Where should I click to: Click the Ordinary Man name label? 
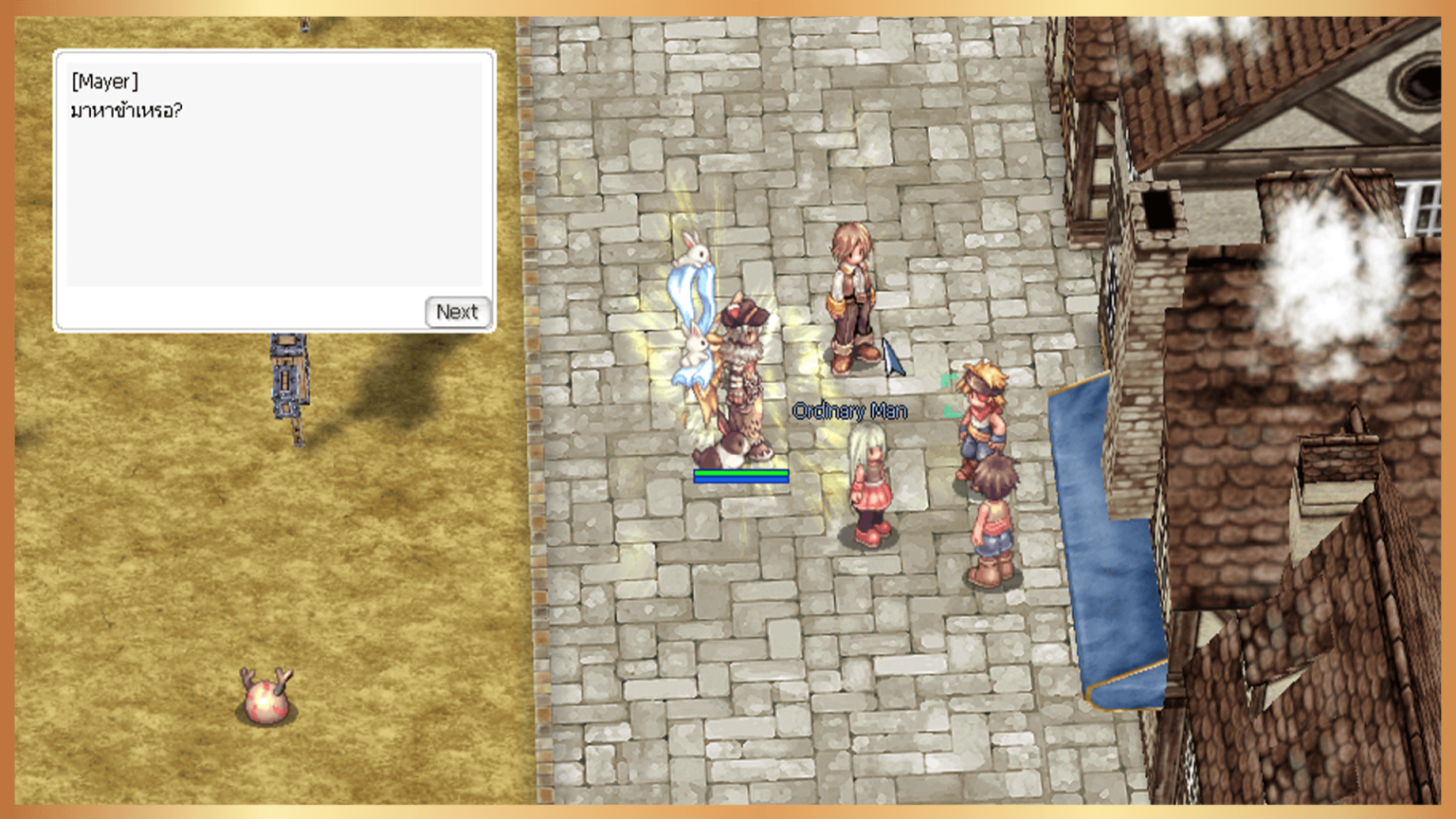click(850, 411)
